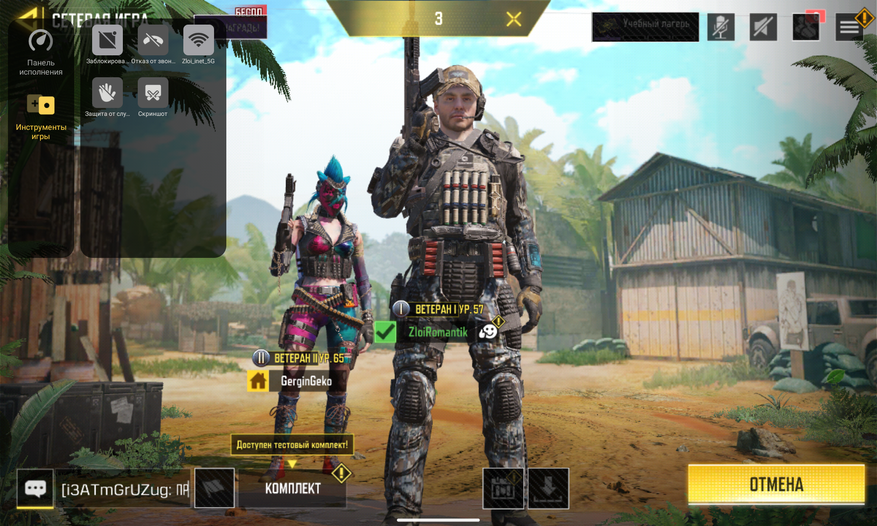
Task: Open the Учебный лагерь training camp
Action: [644, 26]
